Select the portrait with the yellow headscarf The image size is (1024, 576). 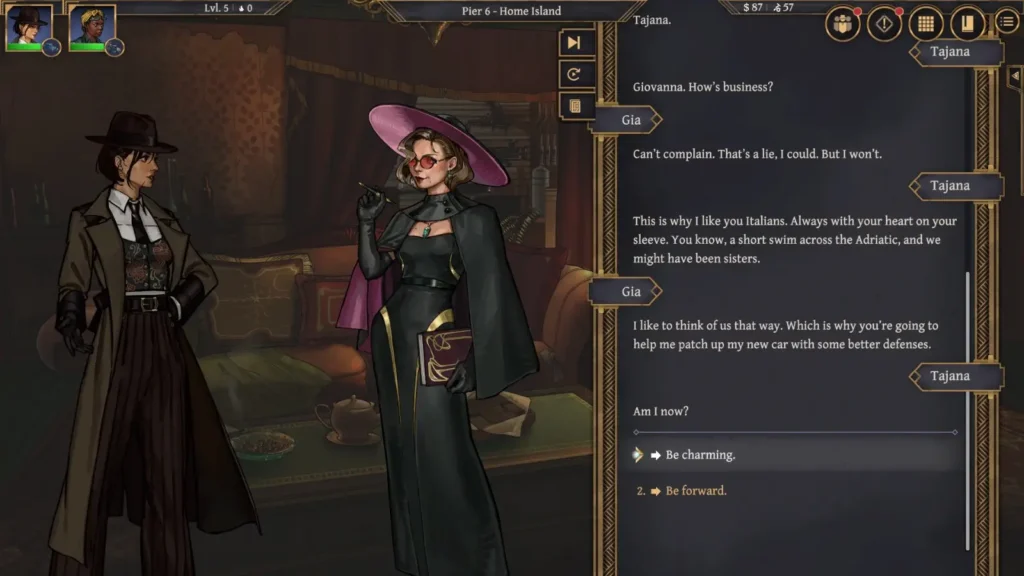[x=92, y=27]
